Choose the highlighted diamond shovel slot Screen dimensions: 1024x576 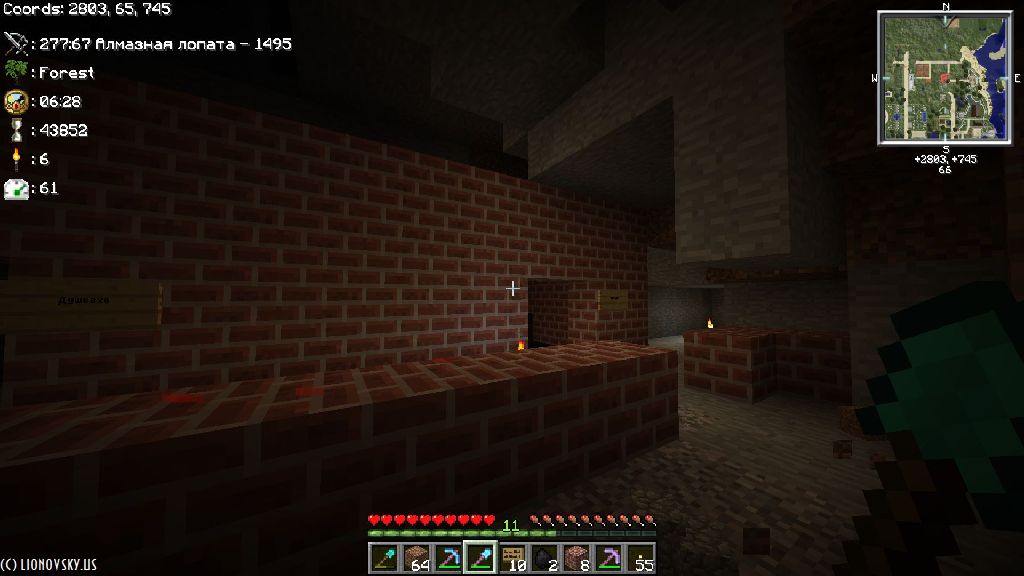480,558
